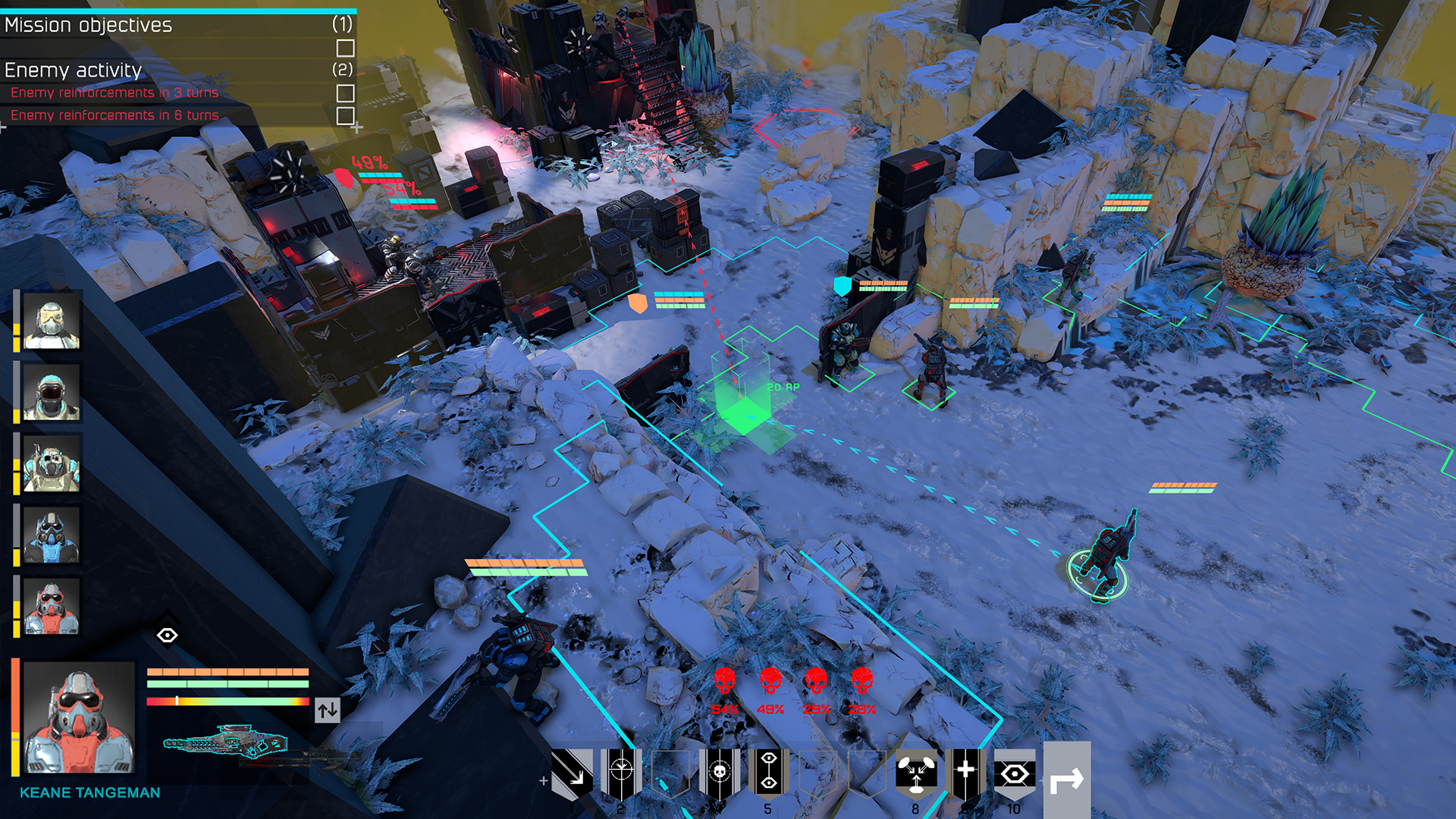Screen dimensions: 1456x819
Task: Click Keane Tangeman's name label
Action: 90,793
